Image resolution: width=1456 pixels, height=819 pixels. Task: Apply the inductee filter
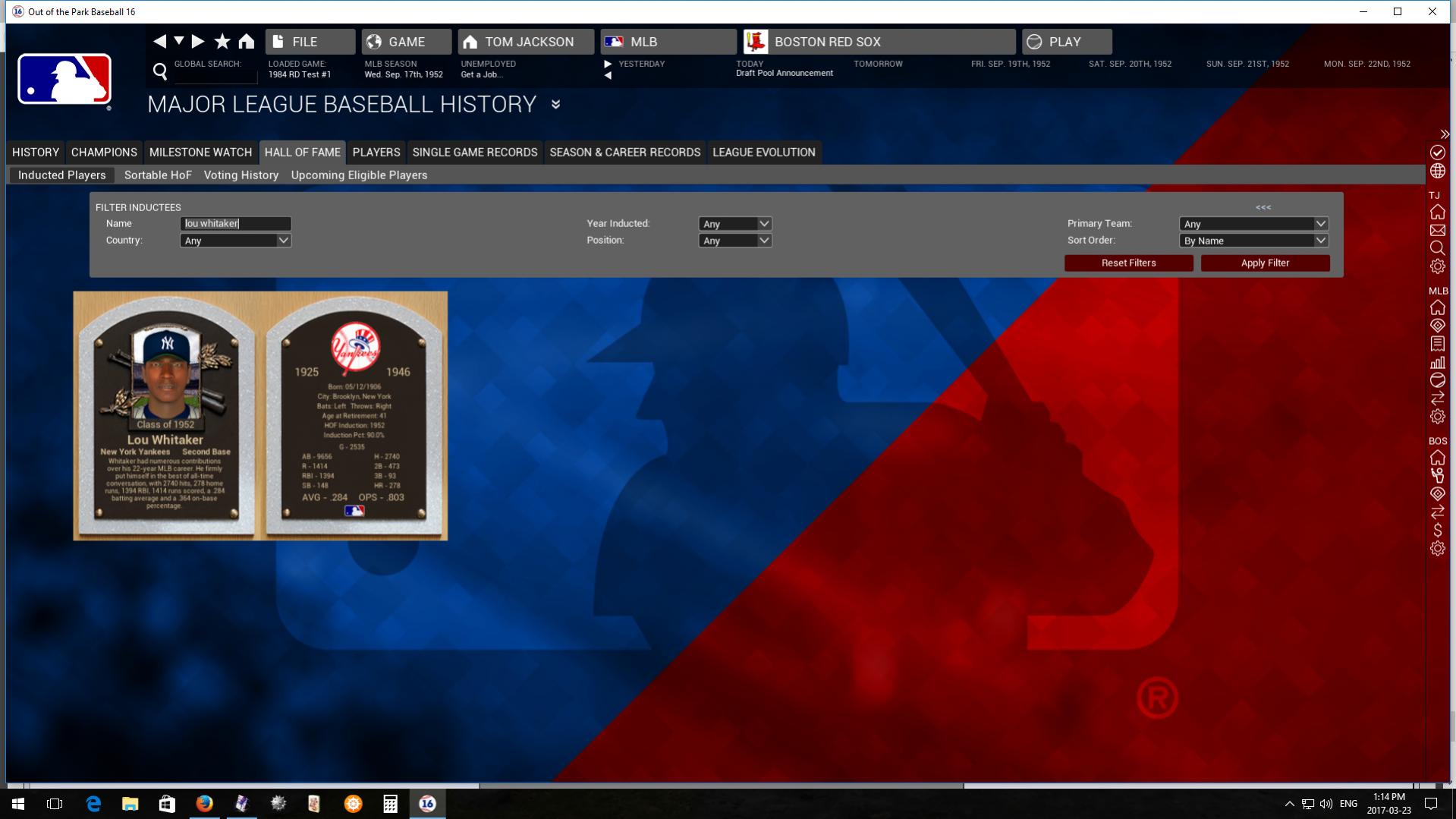point(1265,263)
